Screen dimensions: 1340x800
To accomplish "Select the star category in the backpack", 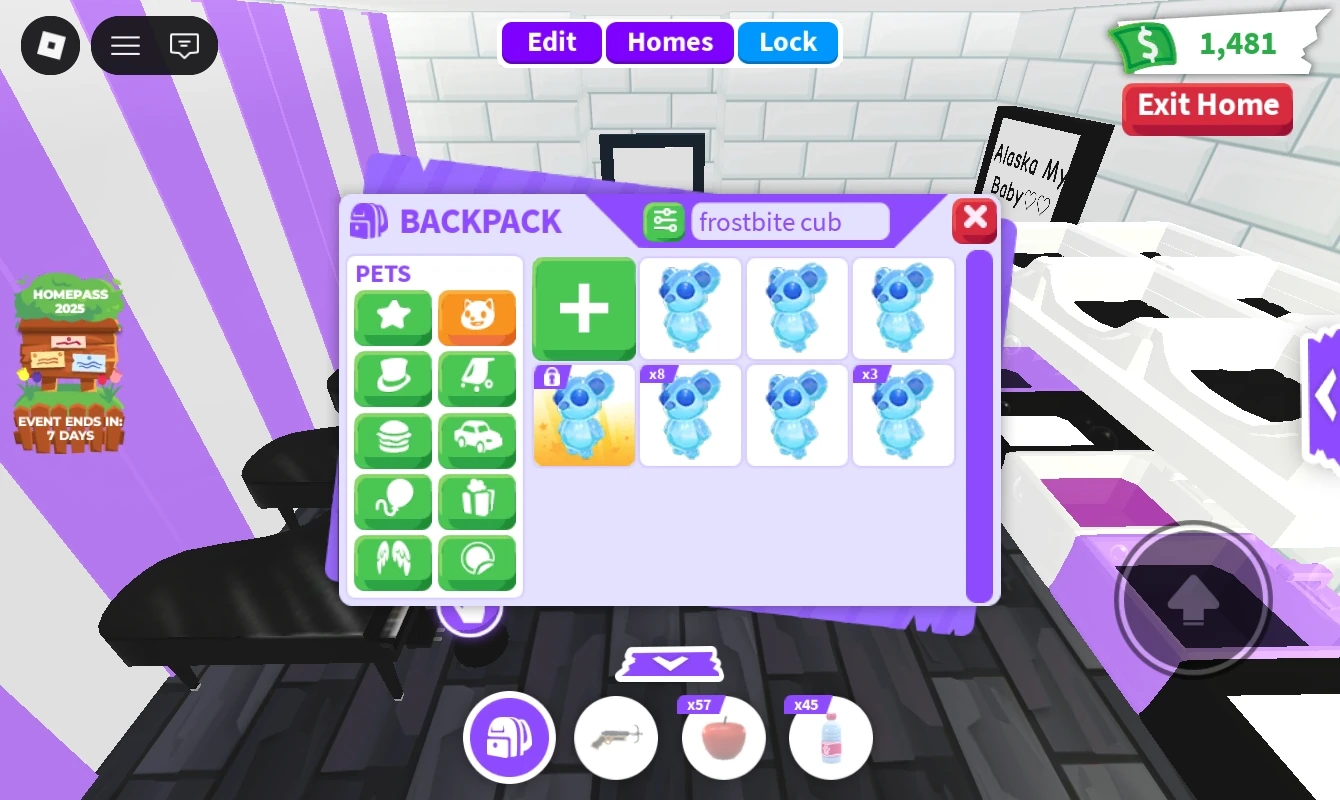I will click(393, 317).
